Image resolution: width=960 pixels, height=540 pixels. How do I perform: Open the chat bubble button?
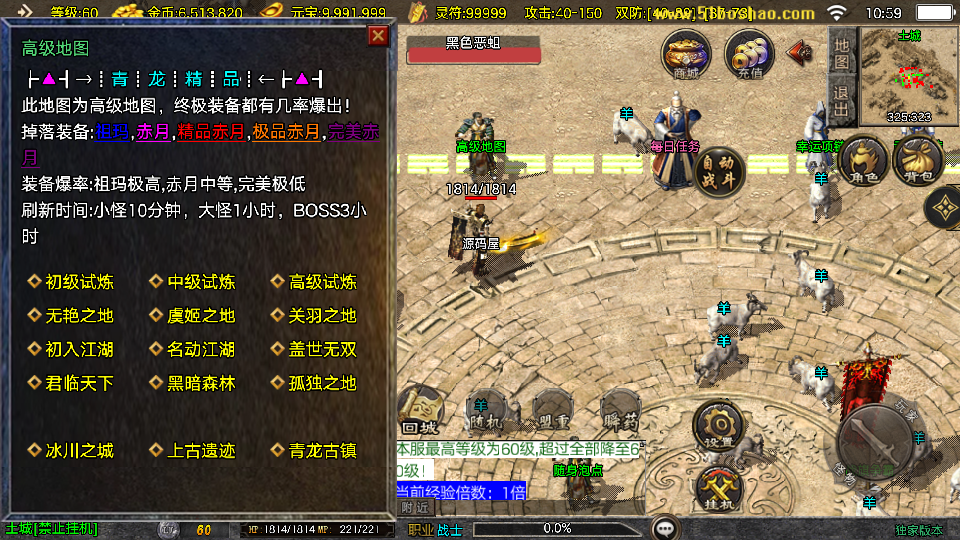665,528
